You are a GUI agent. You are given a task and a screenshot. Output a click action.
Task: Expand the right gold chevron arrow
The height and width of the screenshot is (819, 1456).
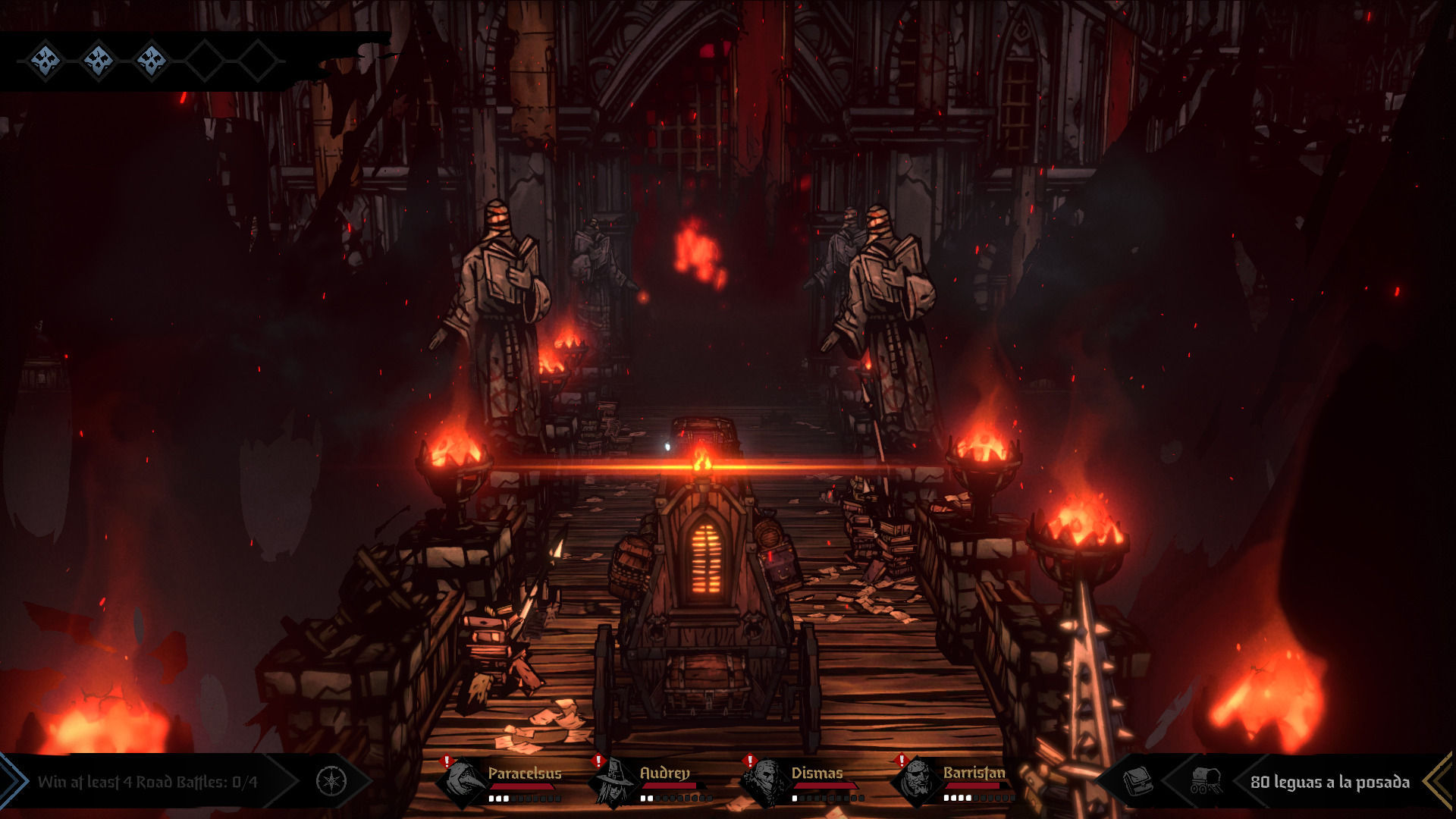1439,781
